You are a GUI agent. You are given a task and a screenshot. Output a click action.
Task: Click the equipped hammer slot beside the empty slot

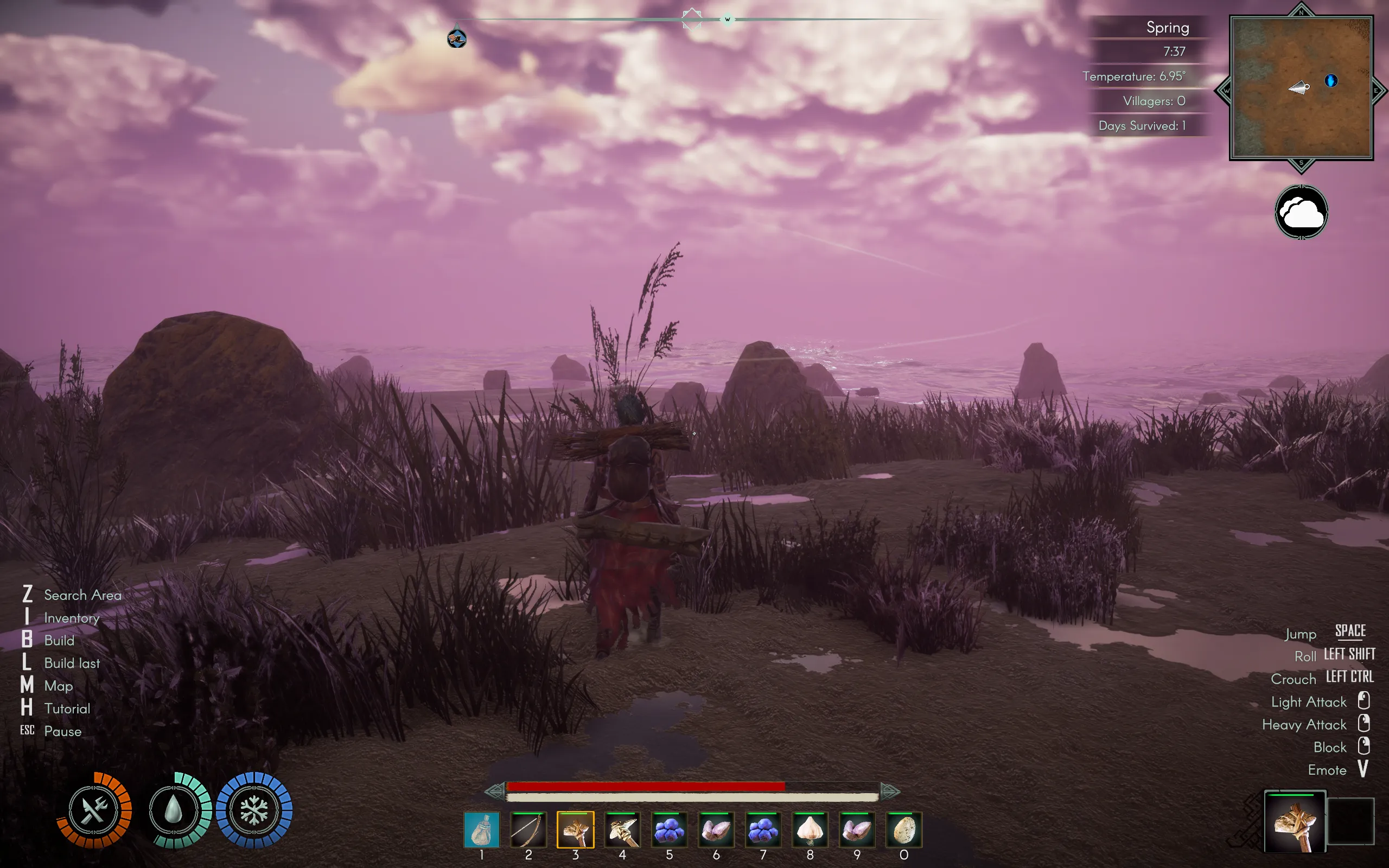pos(1294,821)
